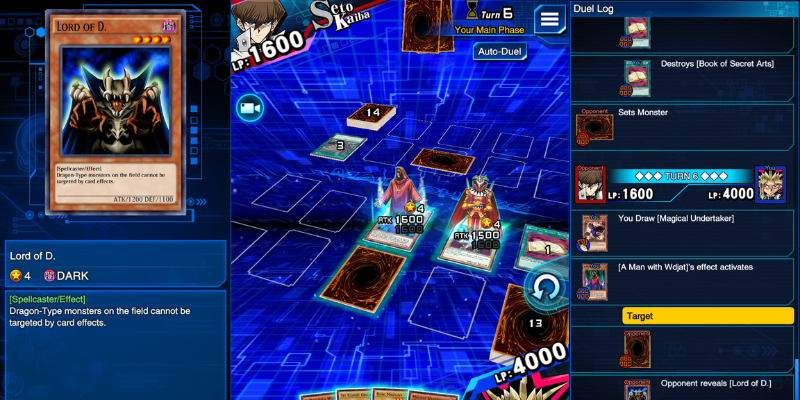
Task: Toggle the Auto-Duel button
Action: (501, 51)
